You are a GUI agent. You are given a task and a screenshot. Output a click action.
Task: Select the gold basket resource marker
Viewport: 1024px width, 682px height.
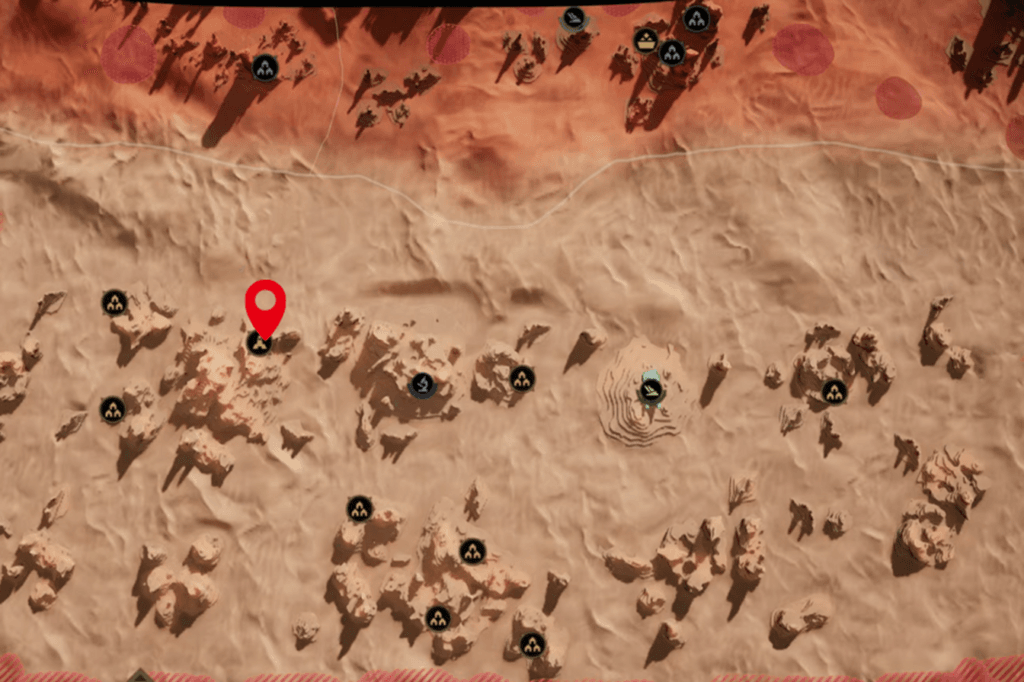point(646,40)
